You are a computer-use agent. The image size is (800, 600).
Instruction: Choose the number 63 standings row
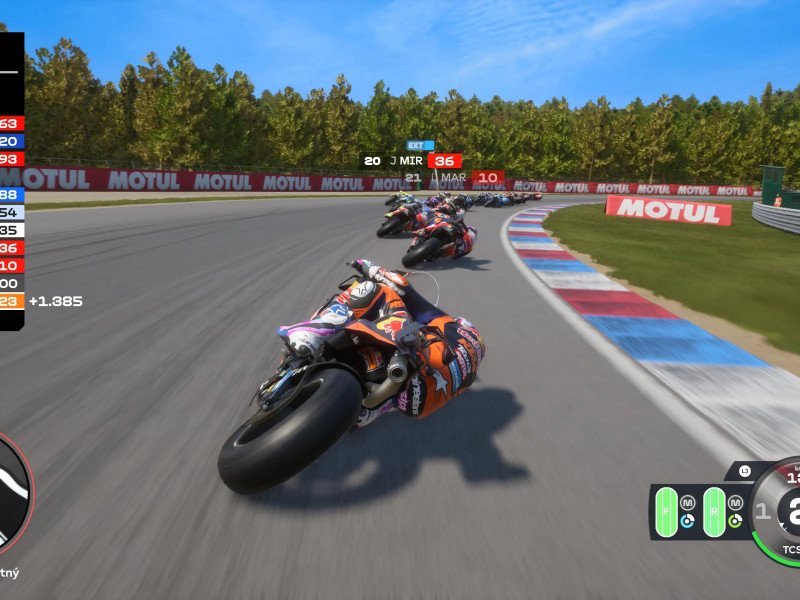[x=11, y=124]
